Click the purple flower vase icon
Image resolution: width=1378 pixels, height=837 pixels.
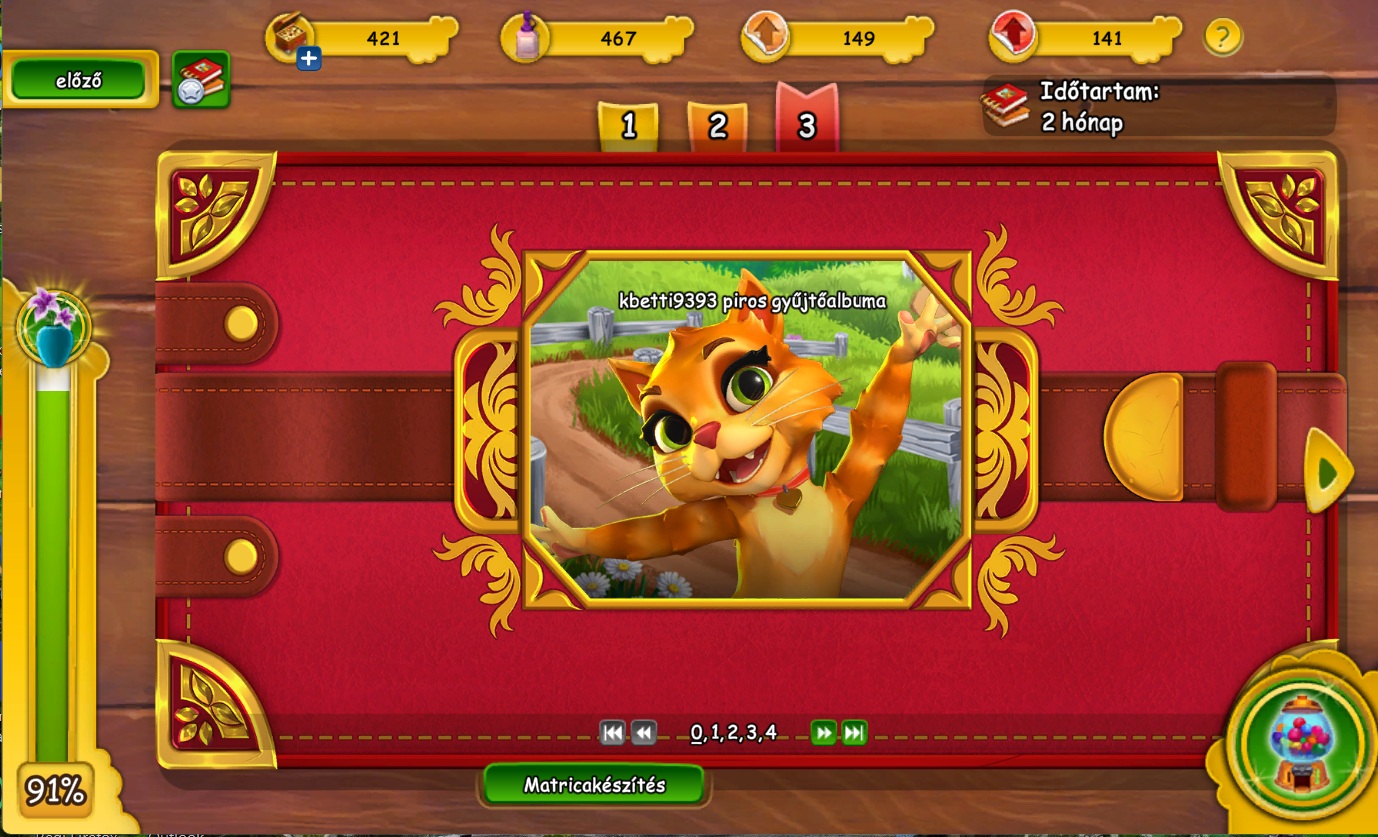coord(54,324)
